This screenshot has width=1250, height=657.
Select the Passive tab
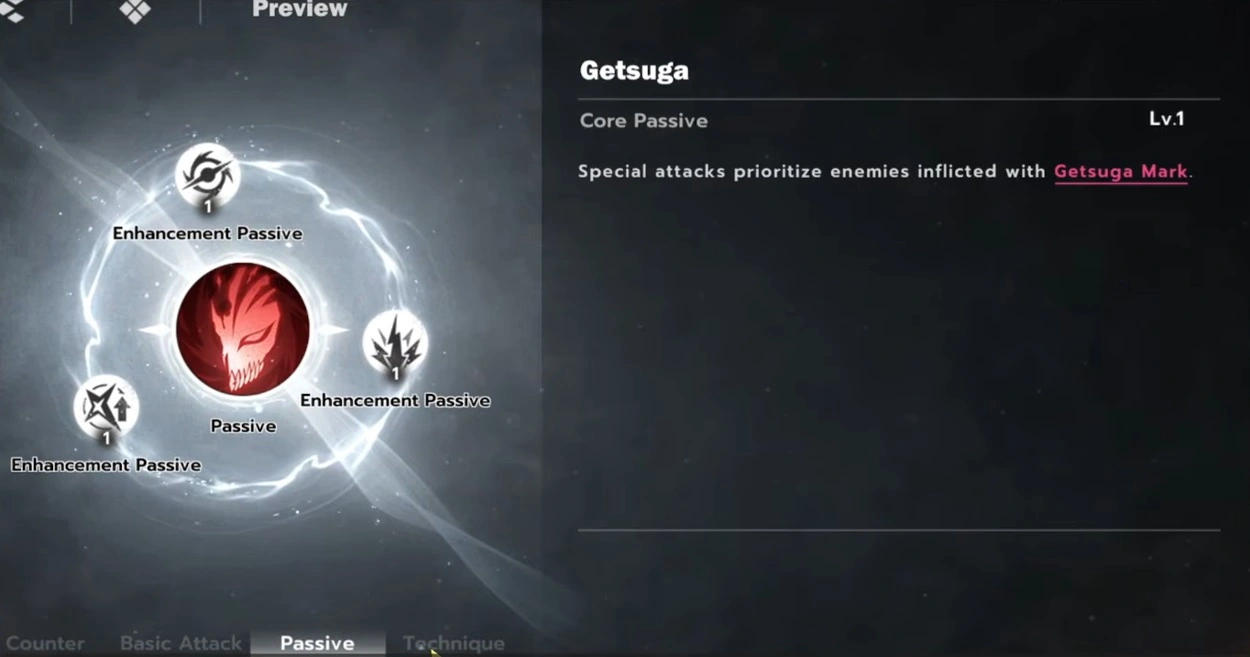(x=317, y=643)
